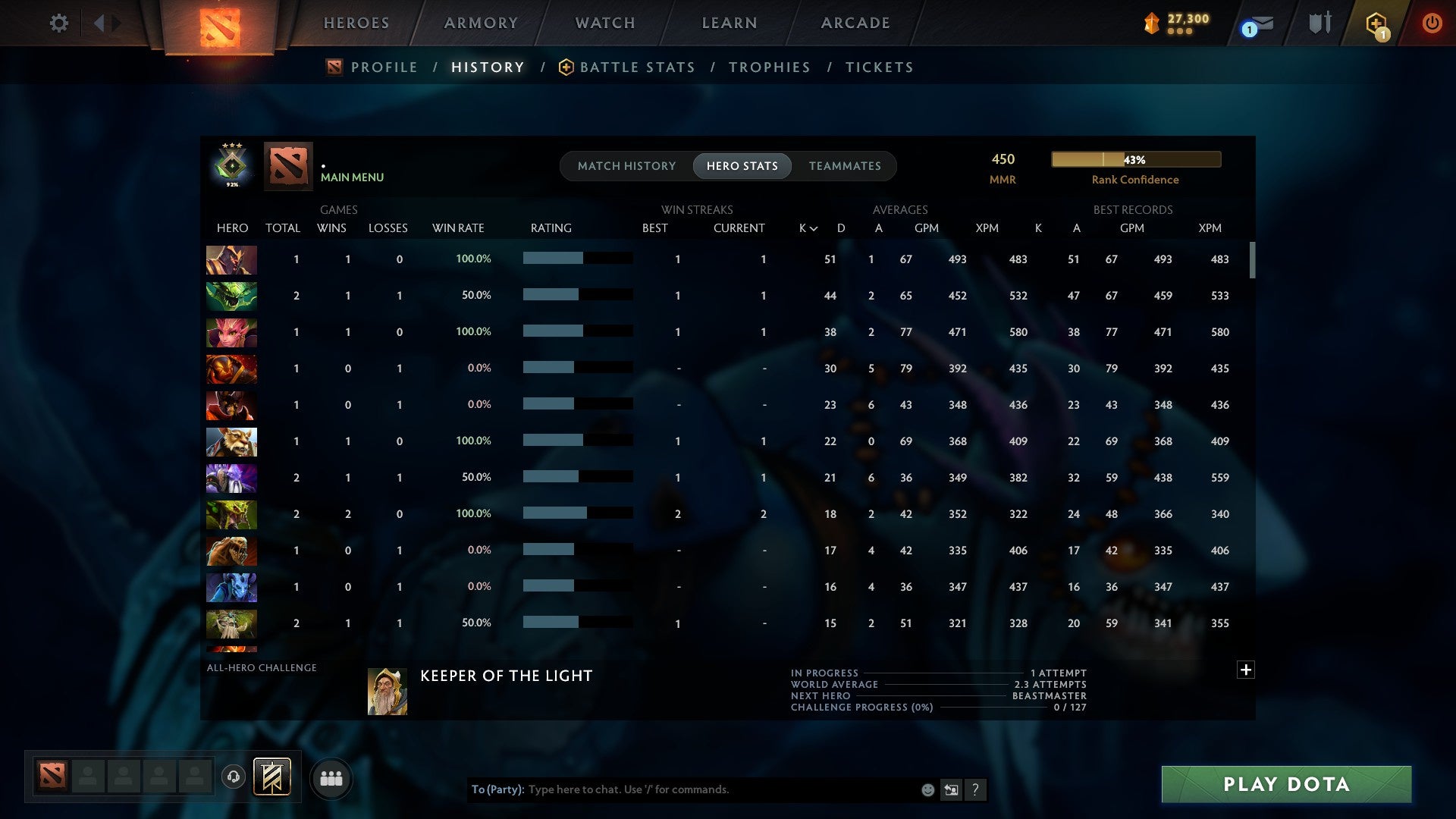Click the power button icon
Viewport: 1456px width, 819px height.
click(x=1432, y=23)
